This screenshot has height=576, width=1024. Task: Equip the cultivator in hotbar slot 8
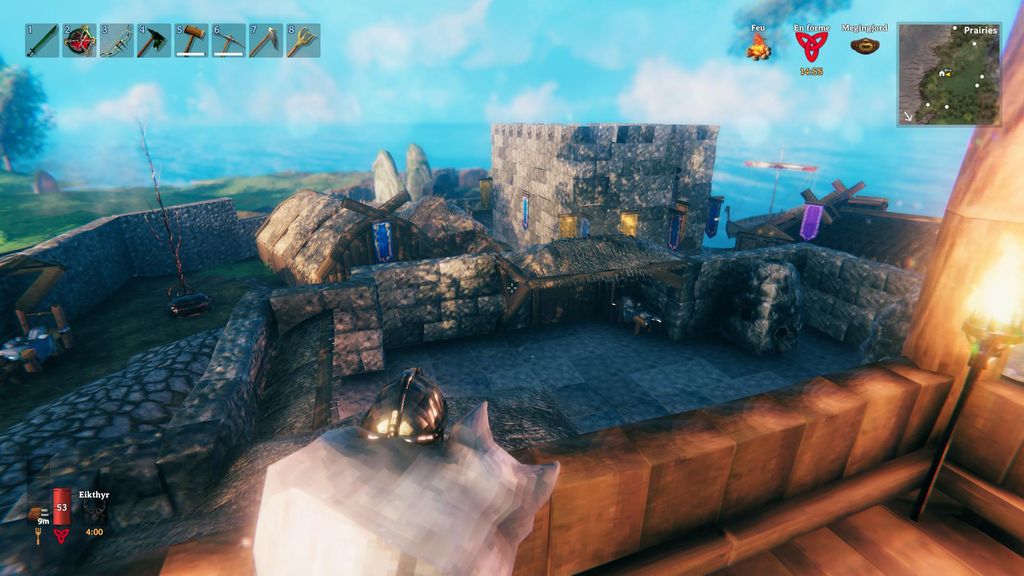[x=303, y=41]
